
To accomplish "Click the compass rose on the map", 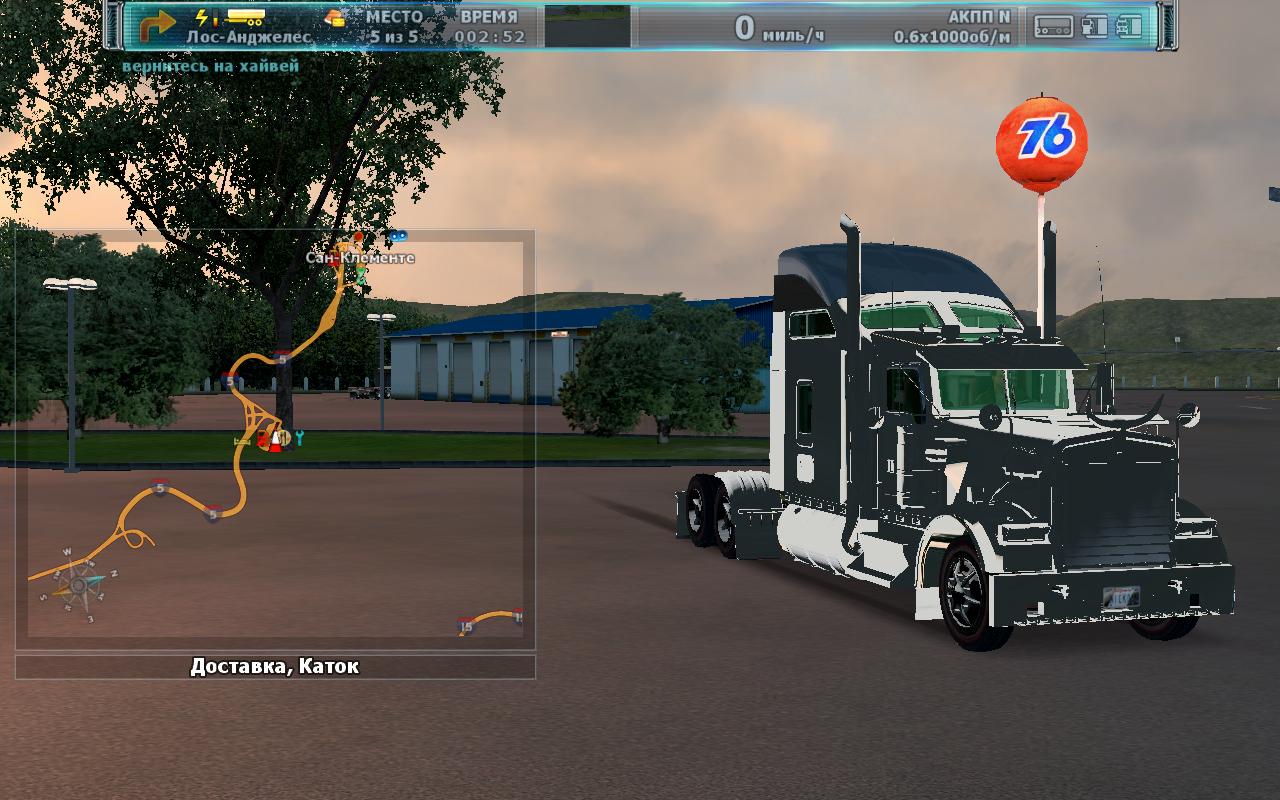I will (x=78, y=583).
